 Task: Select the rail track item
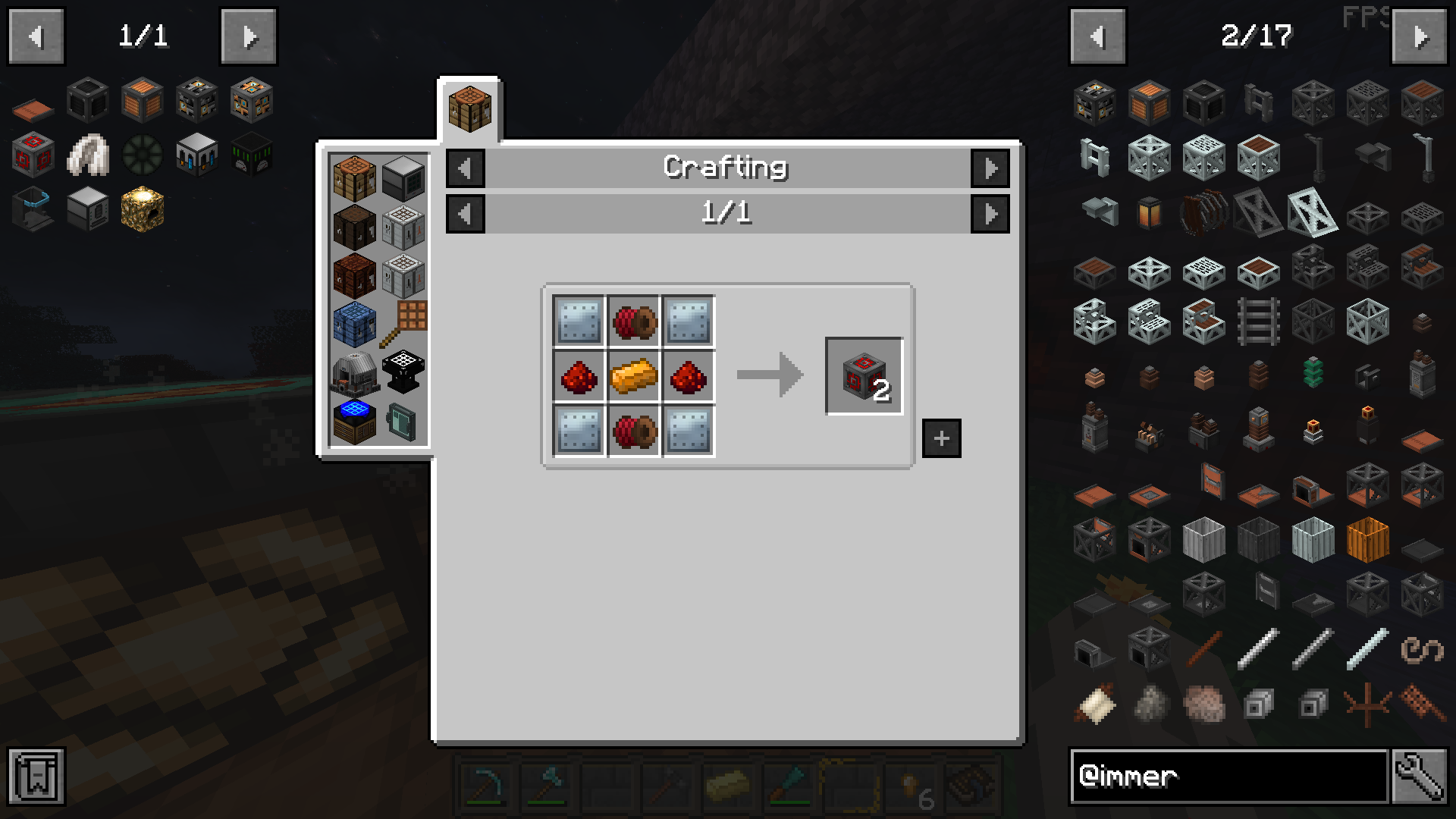(1258, 322)
